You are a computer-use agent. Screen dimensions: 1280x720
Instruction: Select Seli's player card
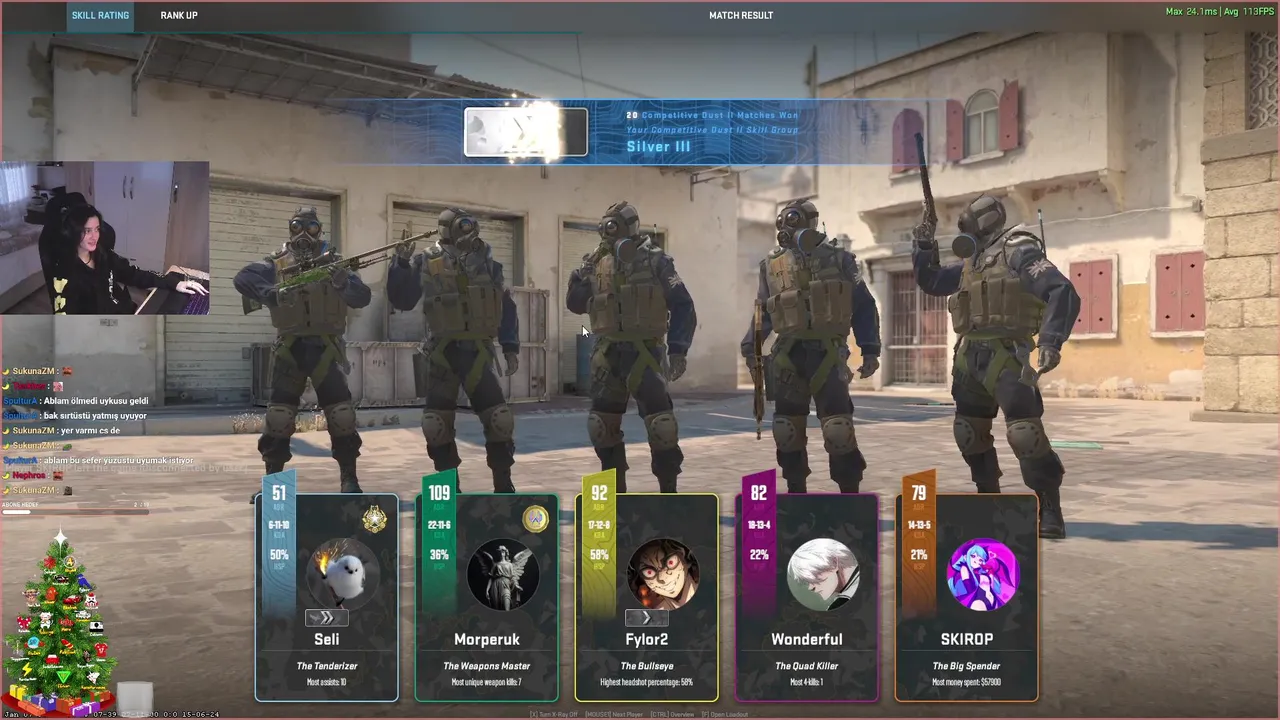(x=327, y=640)
